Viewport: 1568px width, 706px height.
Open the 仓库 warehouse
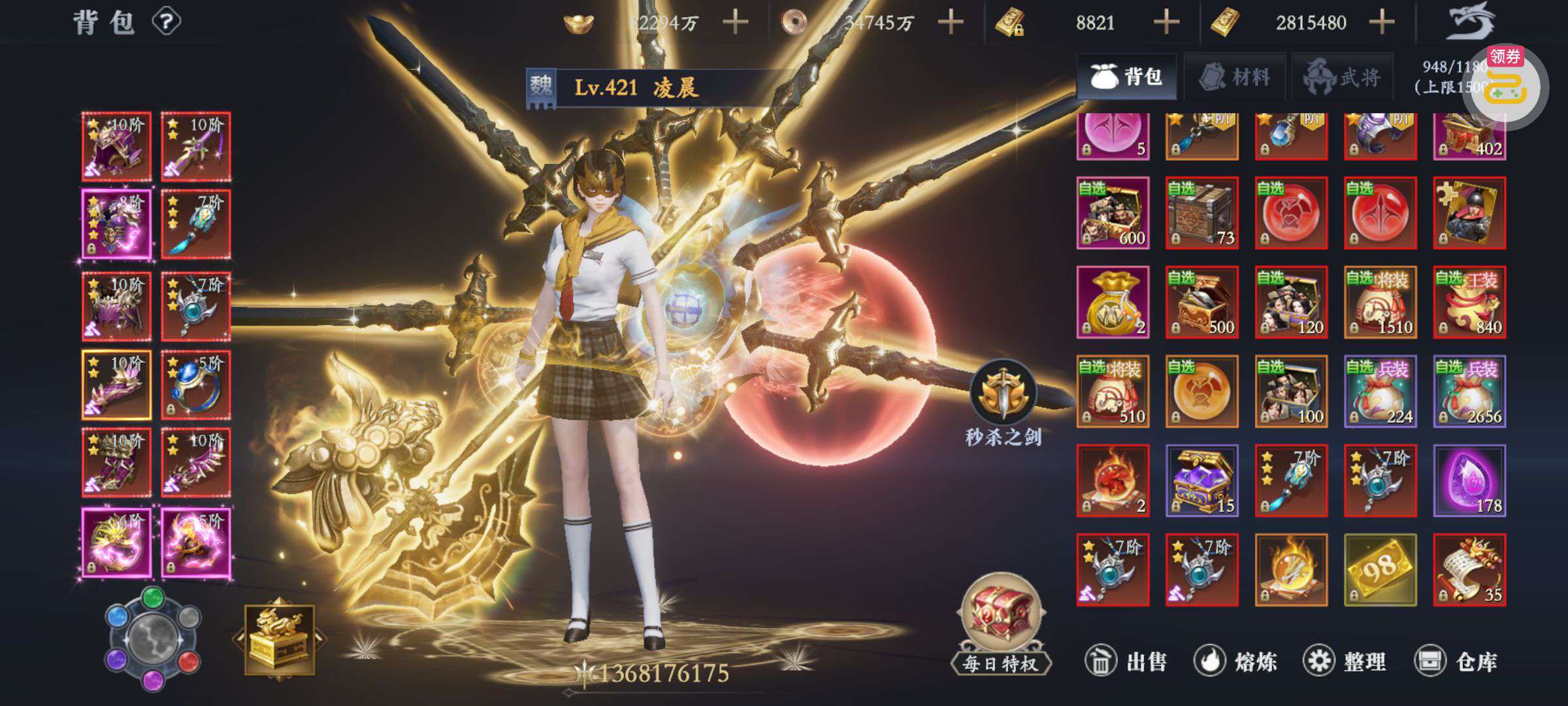point(1455,662)
